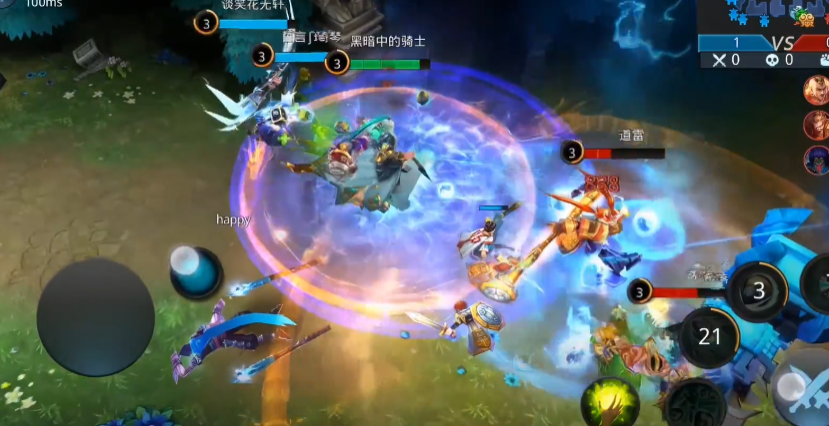Screen dimensions: 829x426
Task: Tap the dark skill icon beside green hand
Action: (x=697, y=404)
